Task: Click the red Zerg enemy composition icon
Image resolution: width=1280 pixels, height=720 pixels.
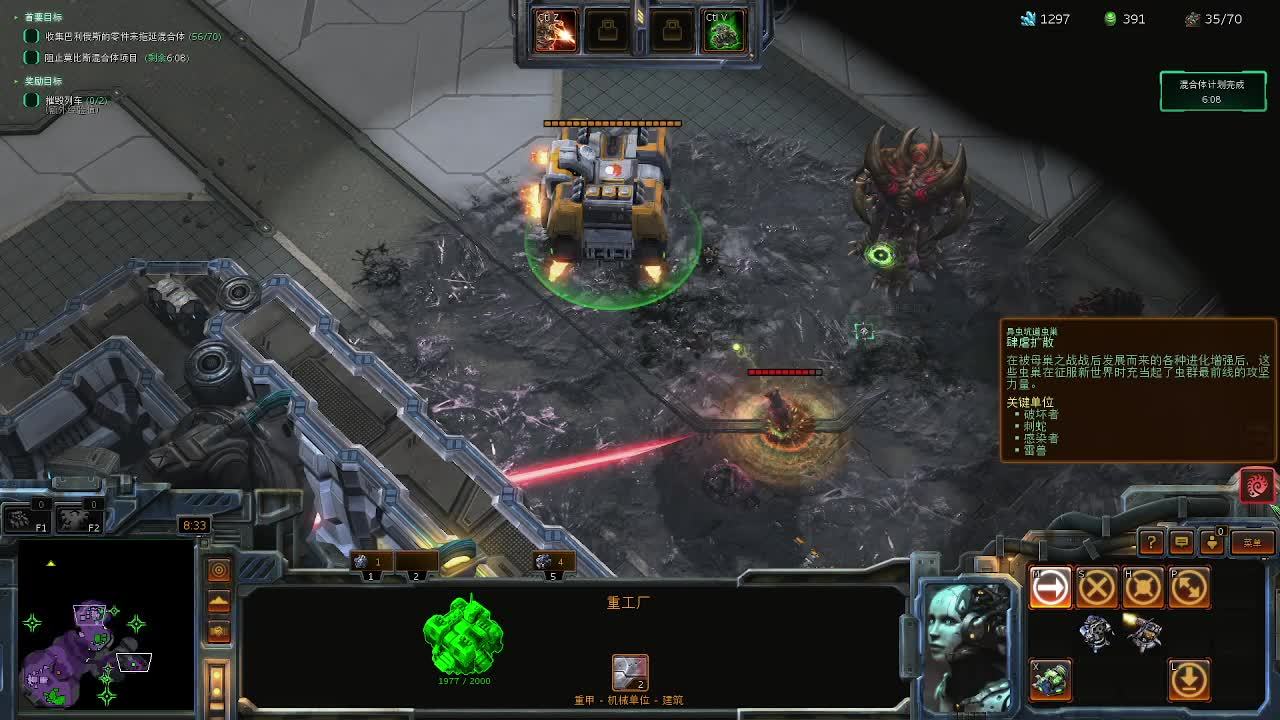Action: 1257,485
